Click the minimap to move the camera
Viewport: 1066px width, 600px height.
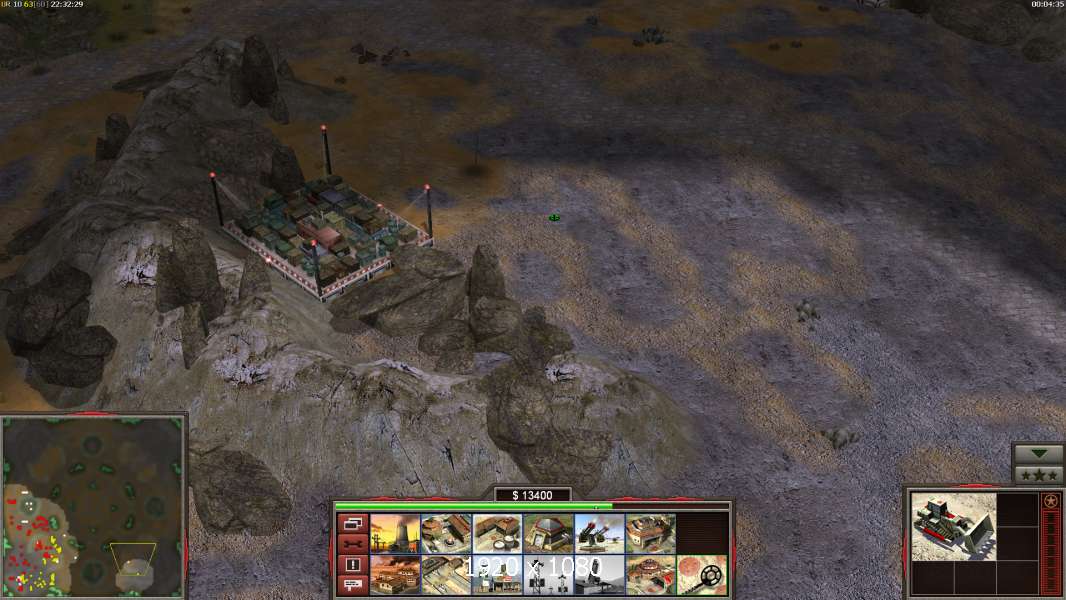click(93, 505)
